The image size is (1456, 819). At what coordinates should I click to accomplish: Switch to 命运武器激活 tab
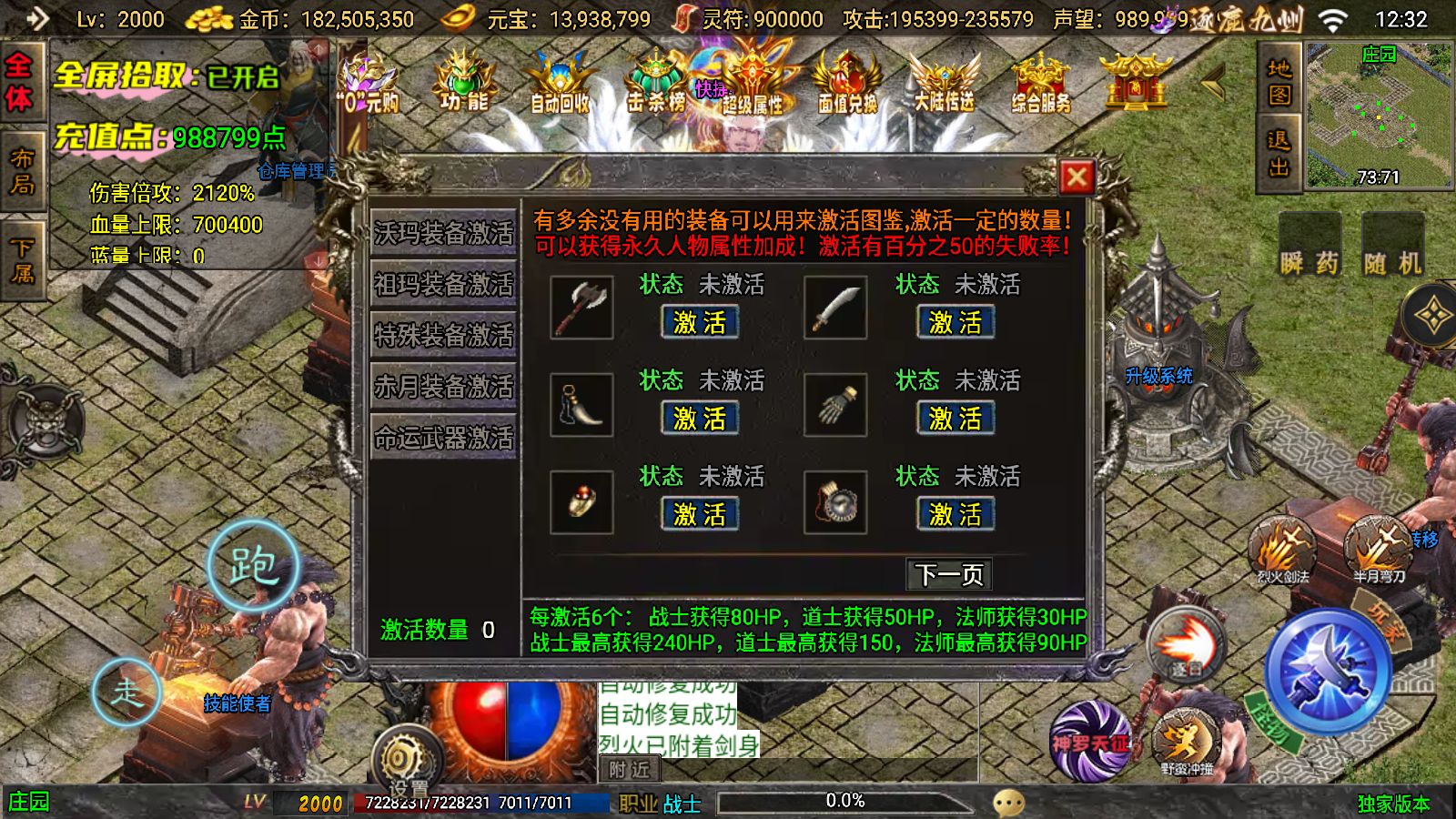pos(443,439)
